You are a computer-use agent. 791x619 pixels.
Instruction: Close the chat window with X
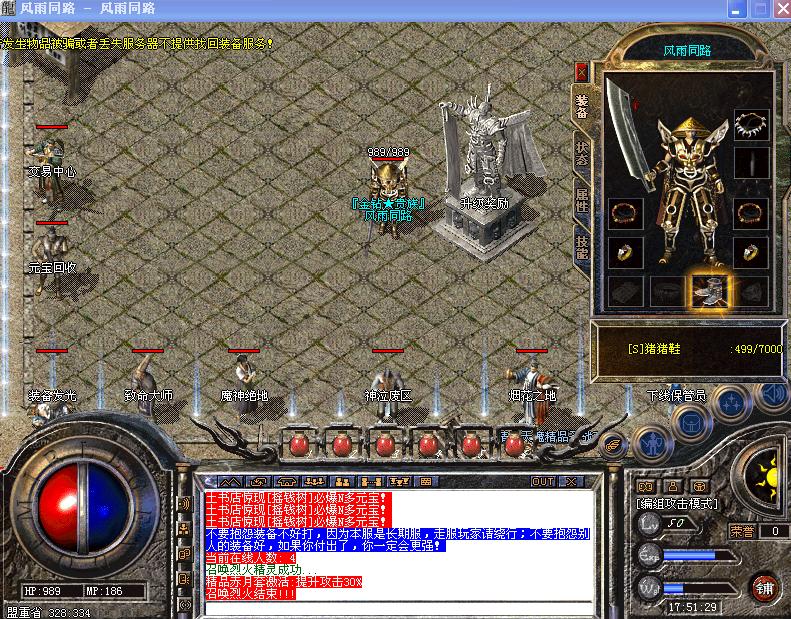[x=572, y=481]
